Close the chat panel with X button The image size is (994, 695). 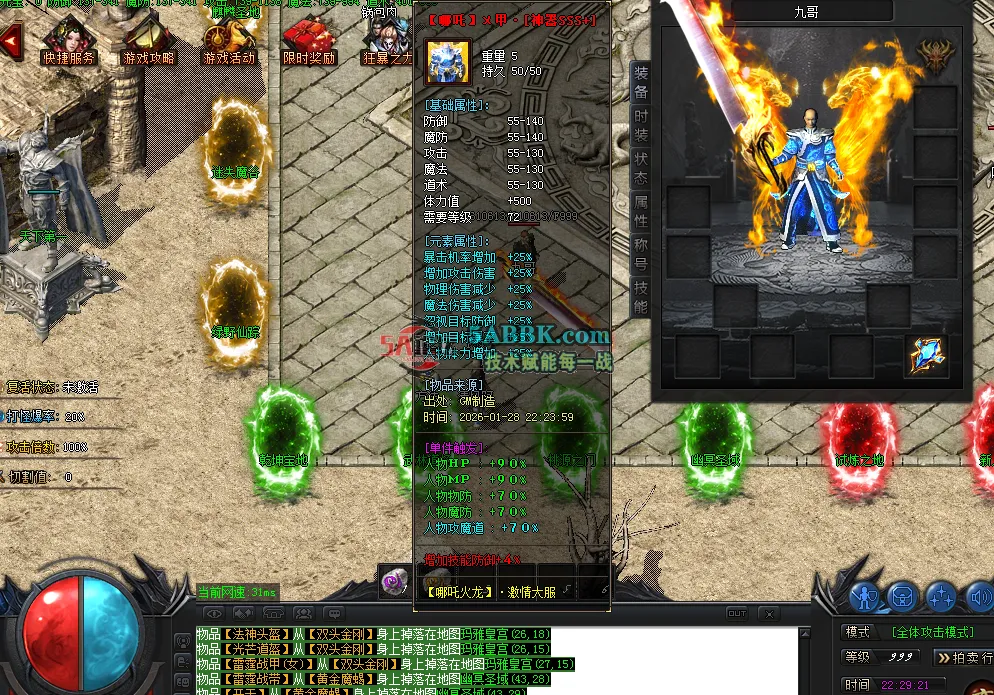(769, 613)
